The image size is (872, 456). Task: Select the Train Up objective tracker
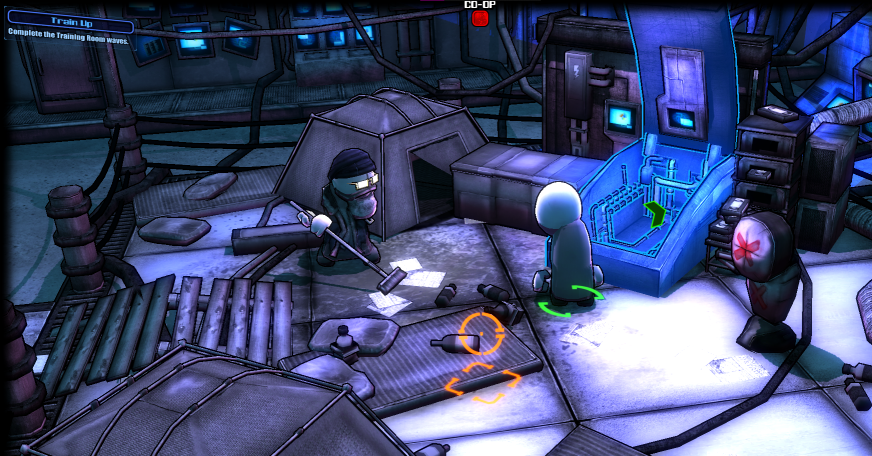pyautogui.click(x=69, y=26)
